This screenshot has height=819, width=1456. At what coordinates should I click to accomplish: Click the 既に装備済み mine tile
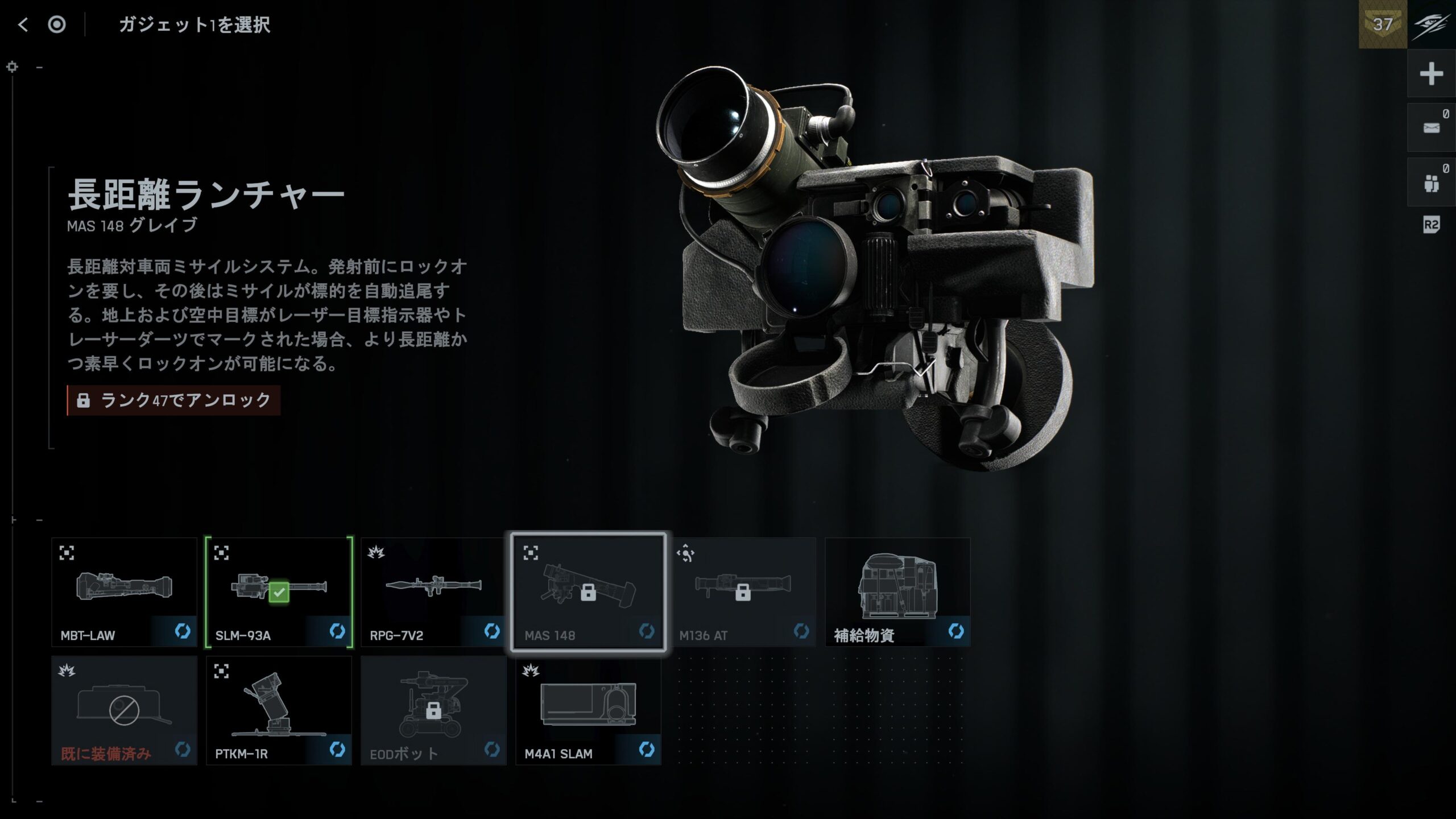pos(124,710)
